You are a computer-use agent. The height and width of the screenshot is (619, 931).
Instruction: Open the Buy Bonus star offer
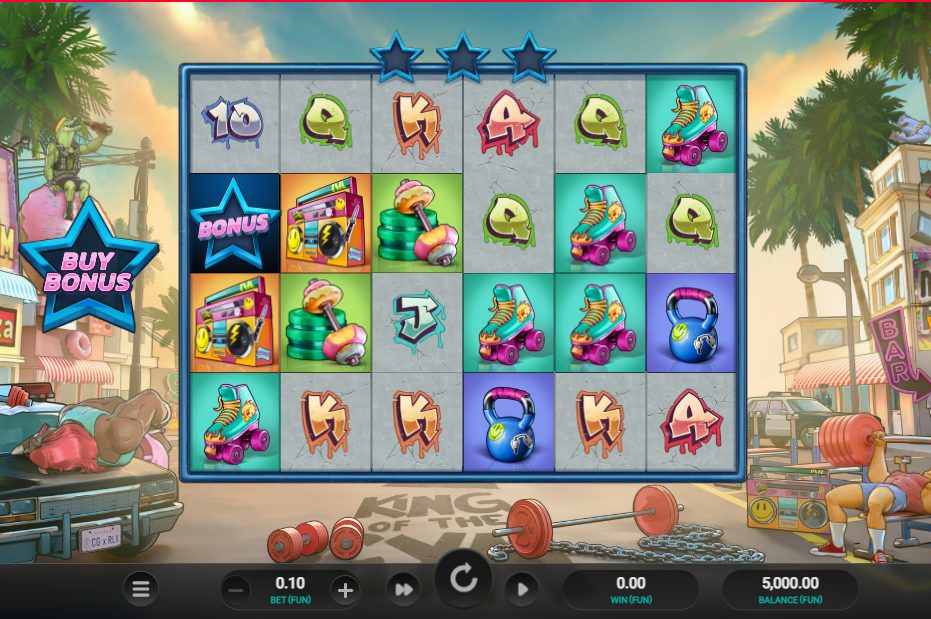tap(88, 270)
